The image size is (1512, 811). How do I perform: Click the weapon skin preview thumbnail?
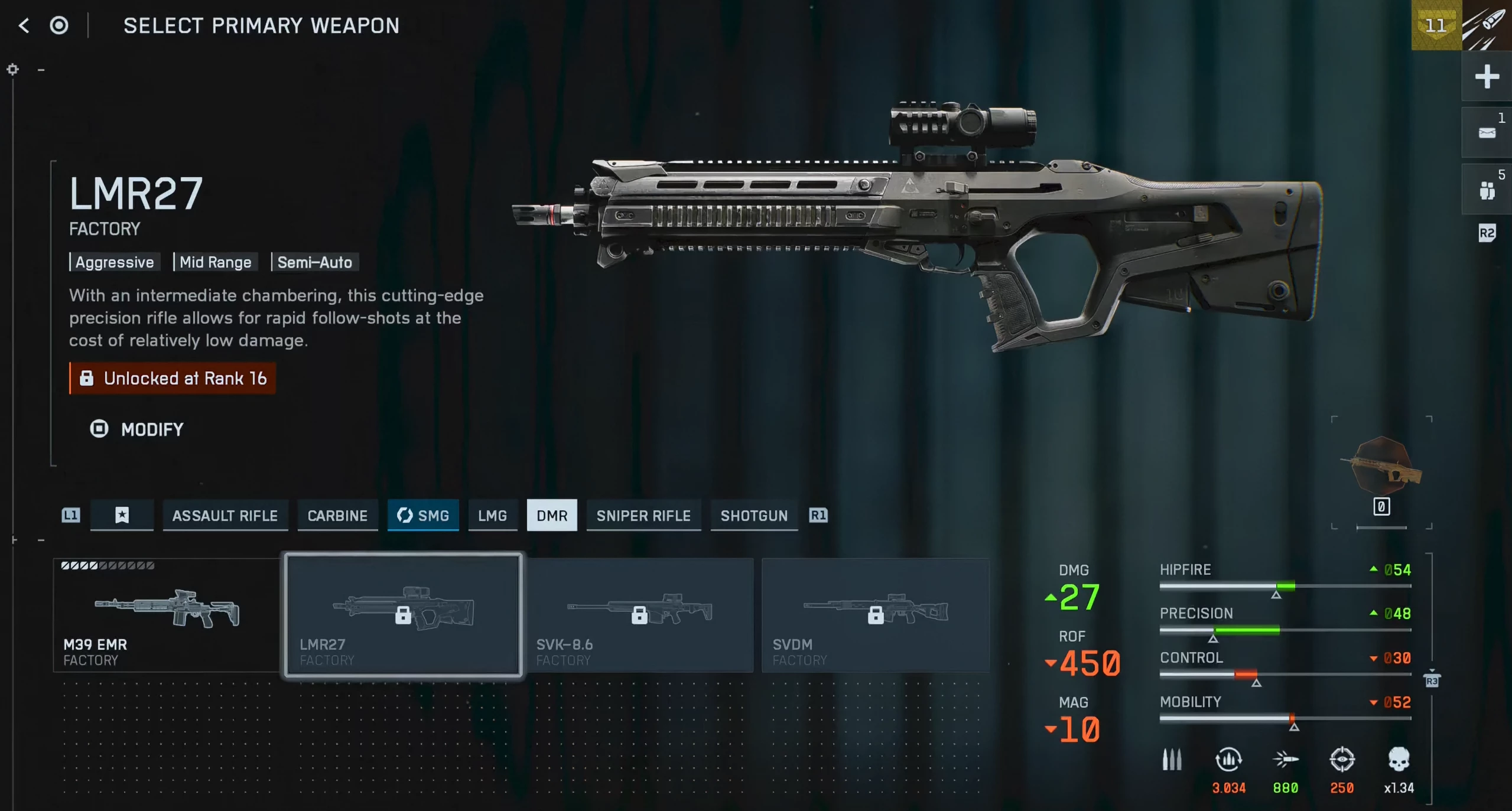[x=1381, y=467]
